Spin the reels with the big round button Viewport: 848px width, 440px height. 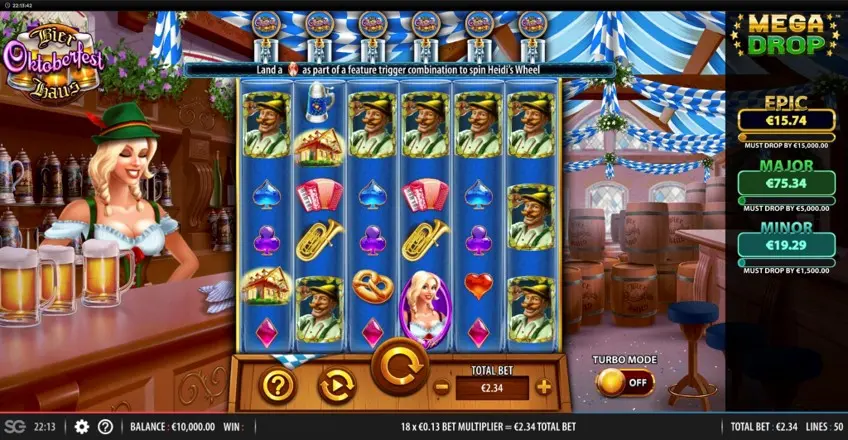point(400,366)
